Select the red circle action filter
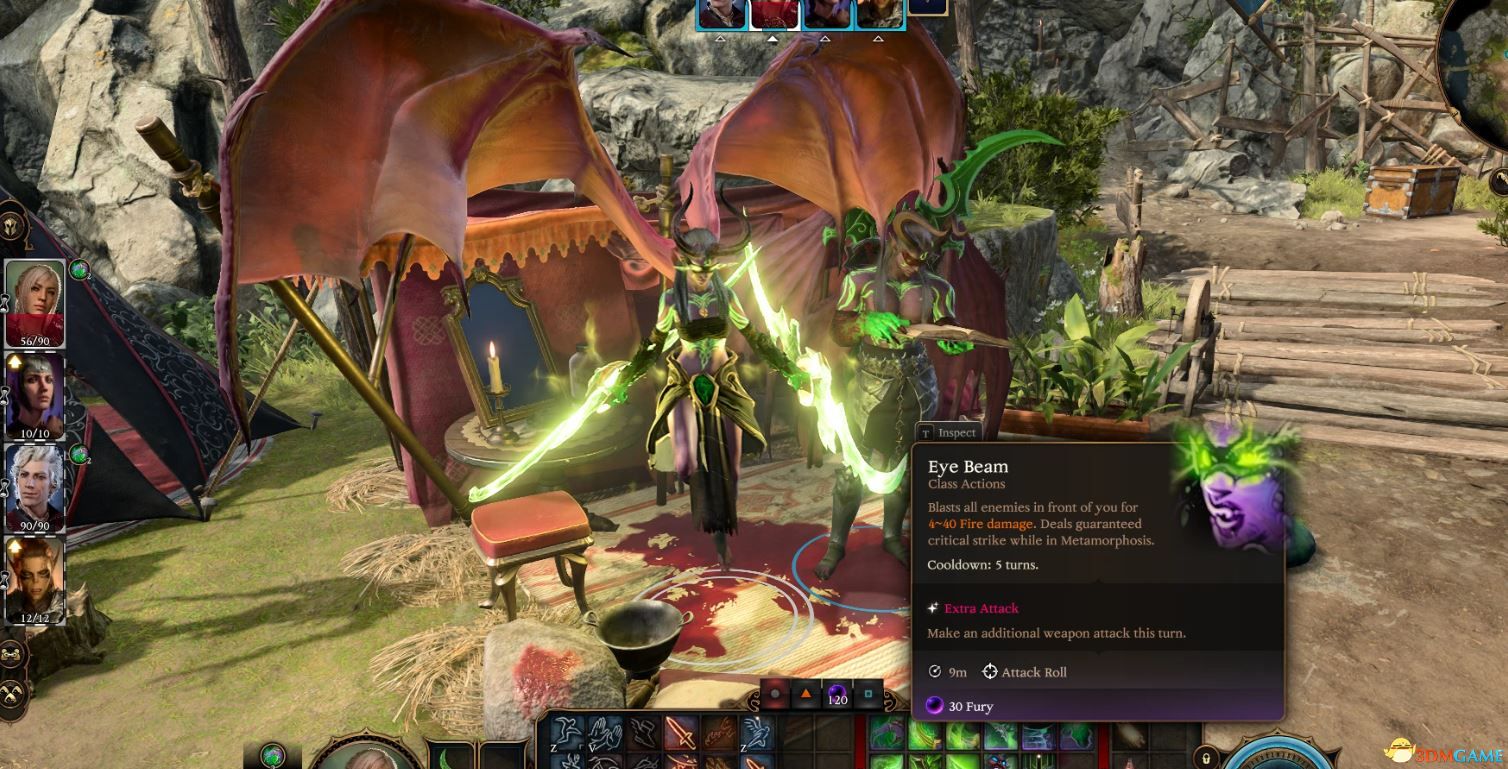 point(774,693)
